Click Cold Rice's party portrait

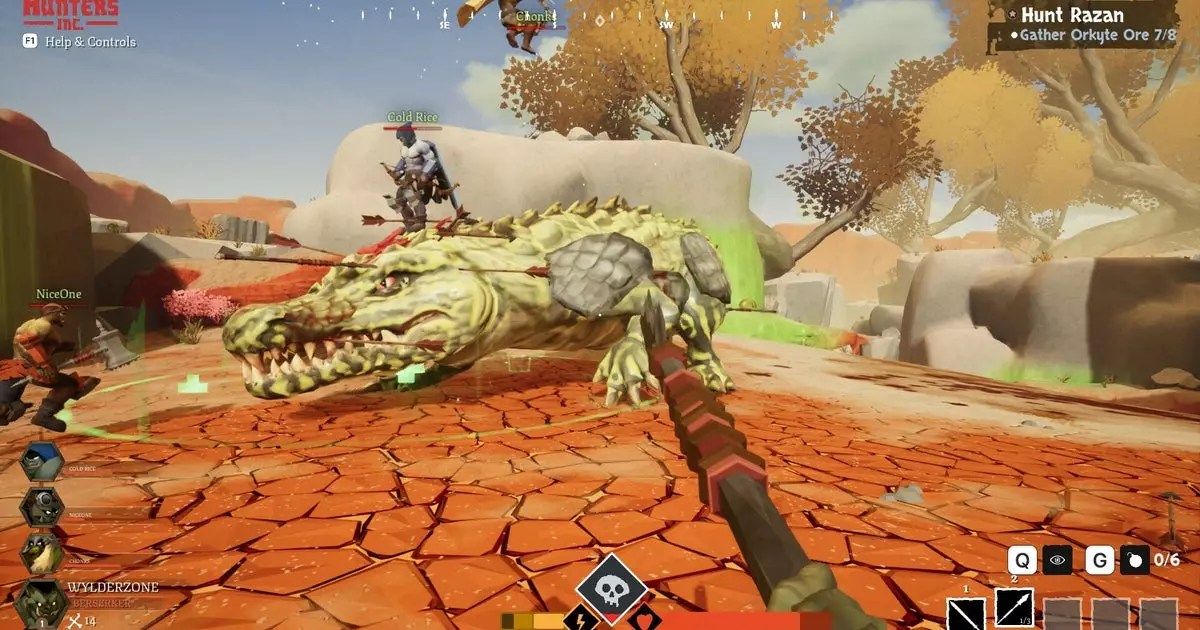pos(42,462)
